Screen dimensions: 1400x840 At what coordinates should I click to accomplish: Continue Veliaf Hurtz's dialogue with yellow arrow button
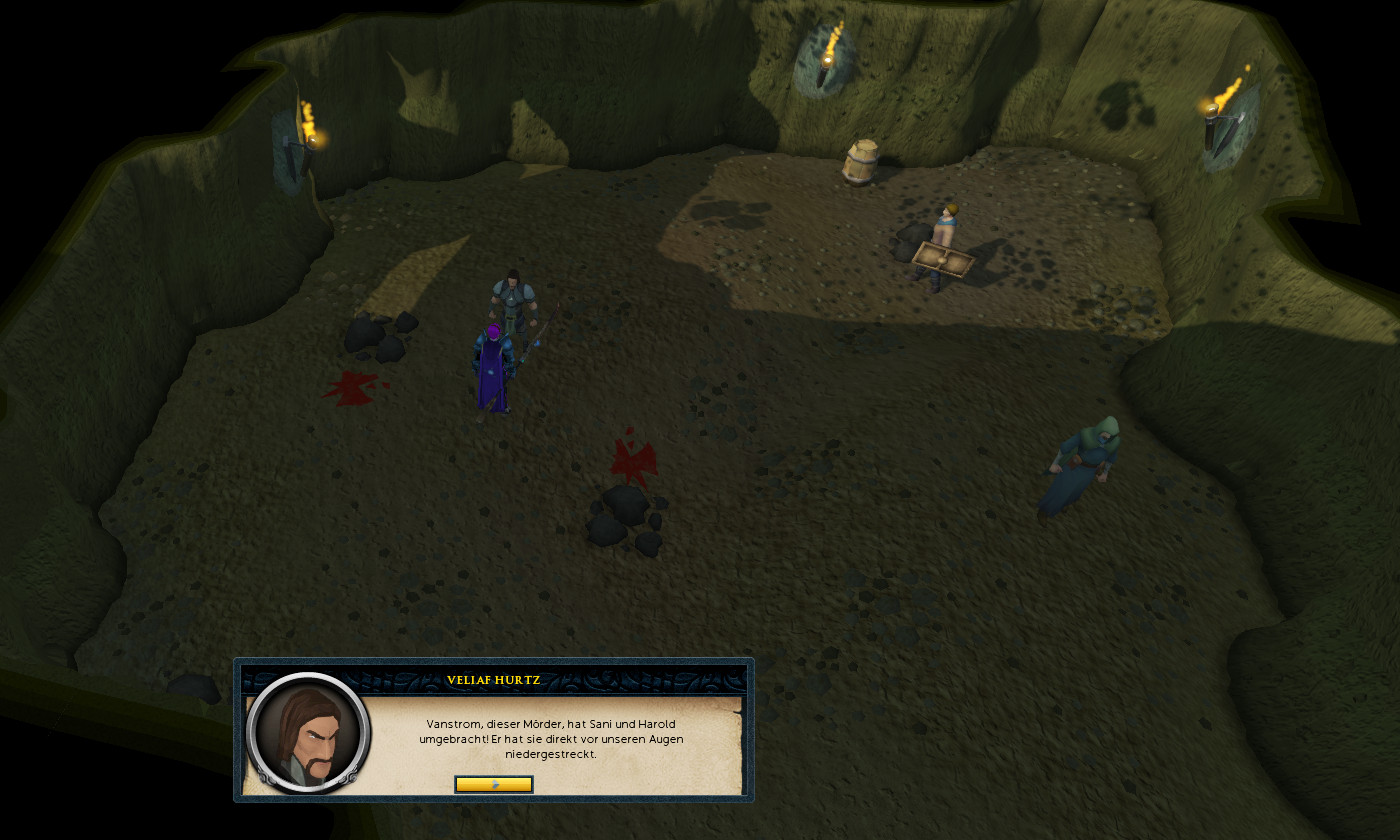(x=494, y=784)
